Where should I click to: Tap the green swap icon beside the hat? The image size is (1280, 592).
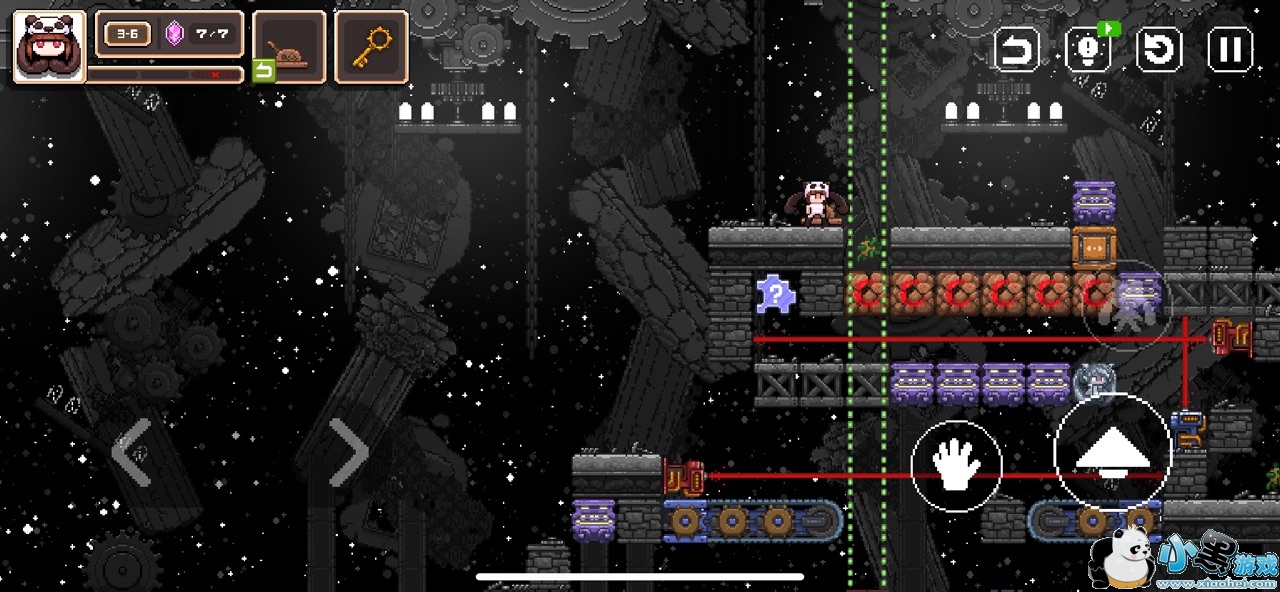(263, 71)
